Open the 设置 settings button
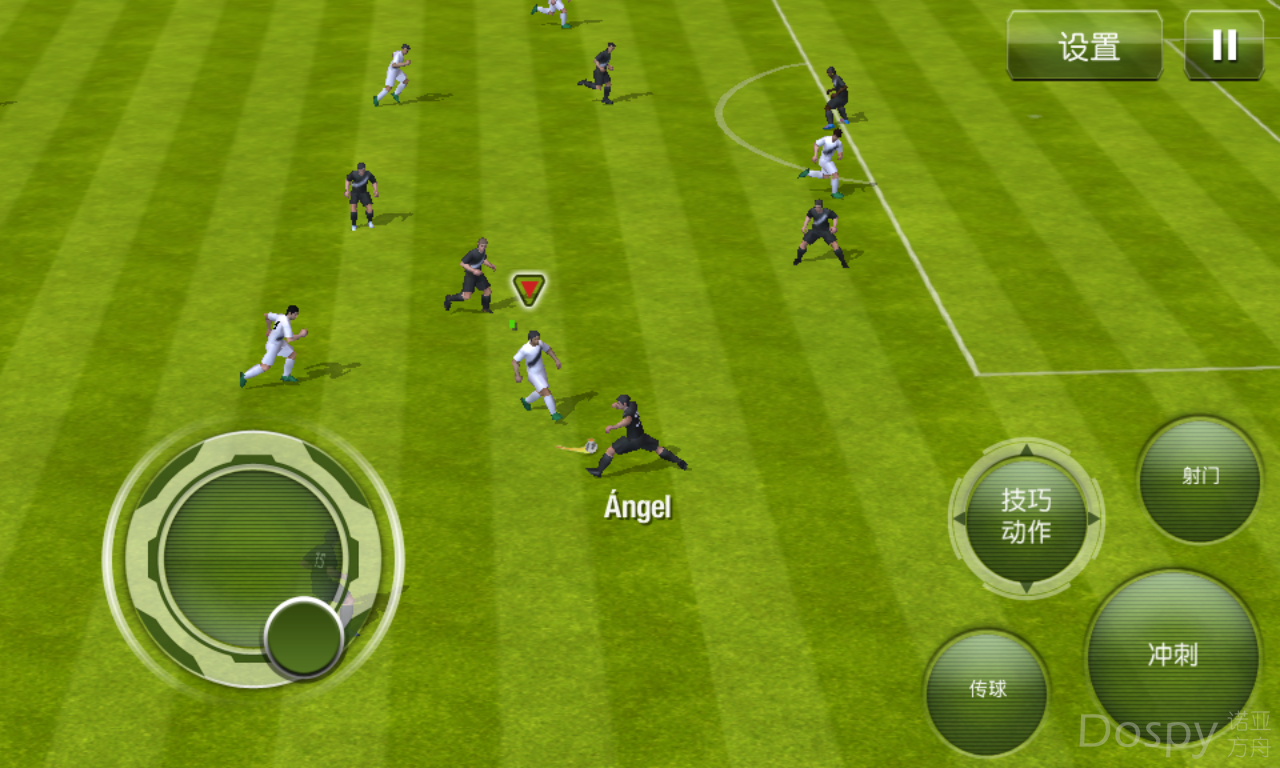The height and width of the screenshot is (768, 1280). 1084,46
